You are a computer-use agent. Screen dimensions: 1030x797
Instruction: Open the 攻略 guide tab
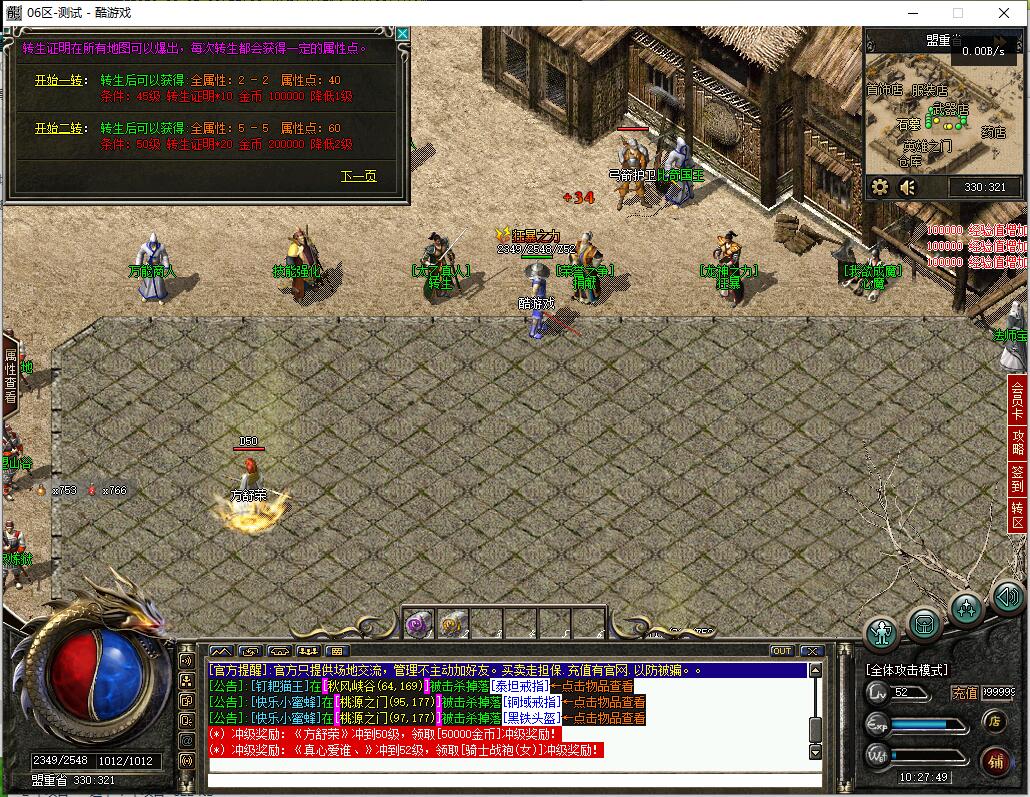pyautogui.click(x=1018, y=442)
